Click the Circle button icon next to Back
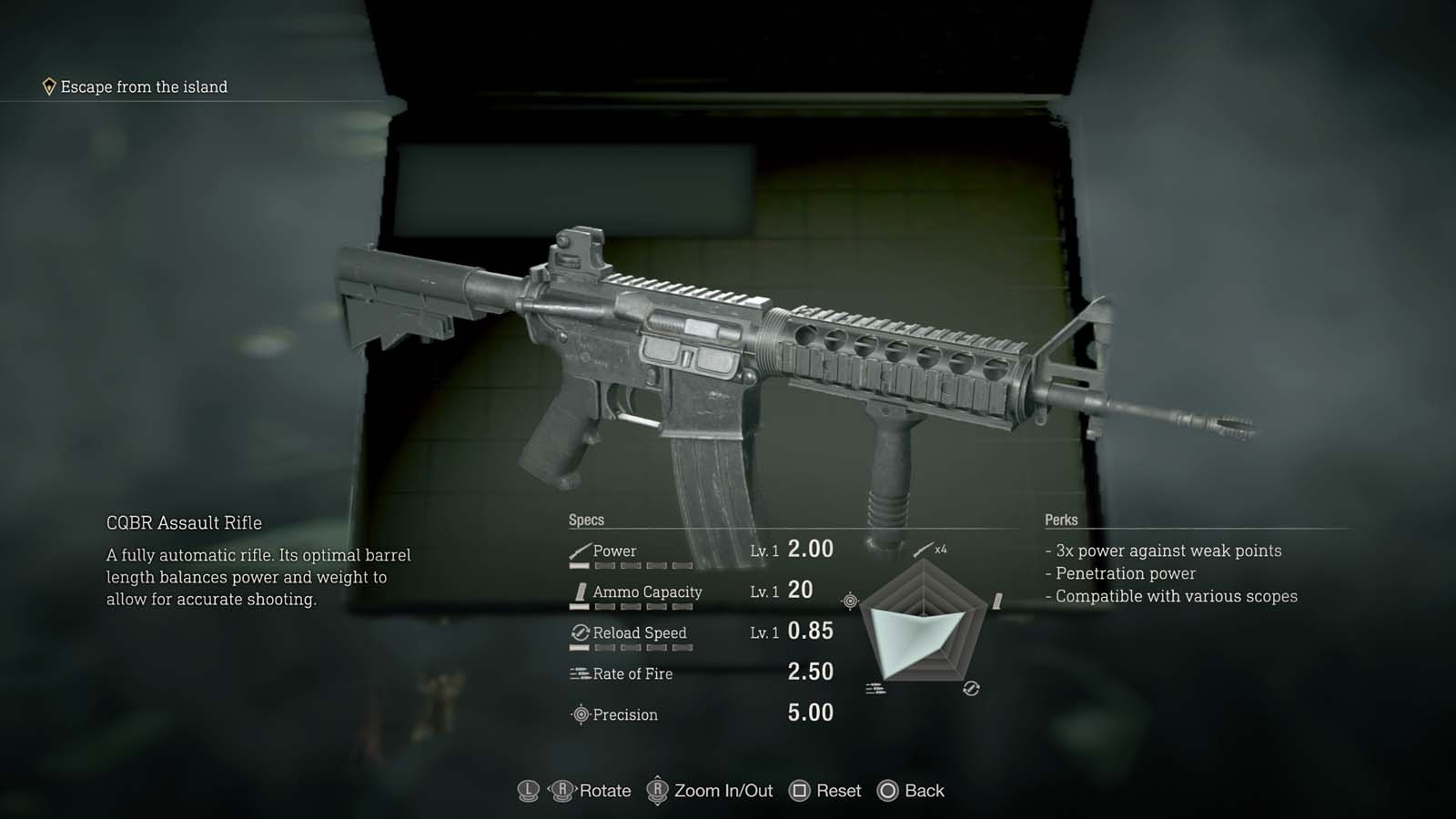Viewport: 1456px width, 819px height. tap(886, 791)
